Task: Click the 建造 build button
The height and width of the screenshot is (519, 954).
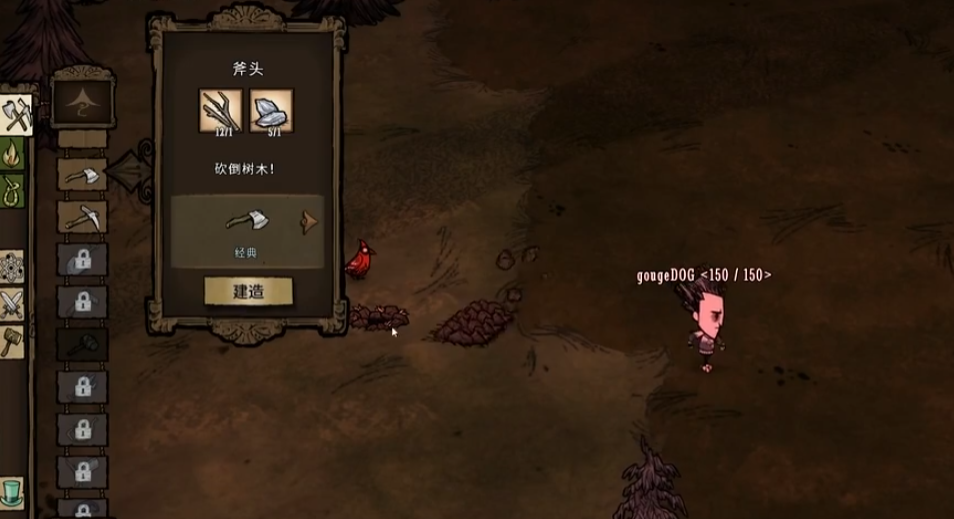Action: (248, 291)
